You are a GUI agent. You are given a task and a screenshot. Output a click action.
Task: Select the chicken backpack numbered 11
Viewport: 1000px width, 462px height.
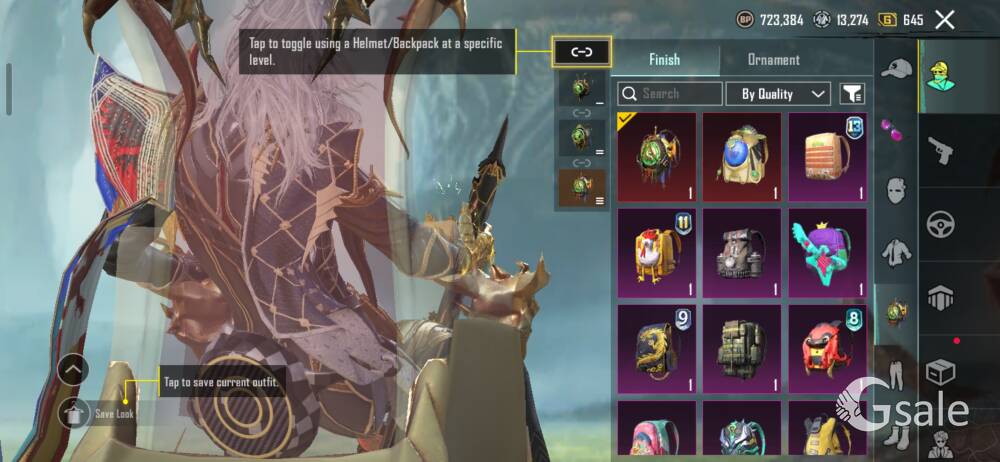656,252
